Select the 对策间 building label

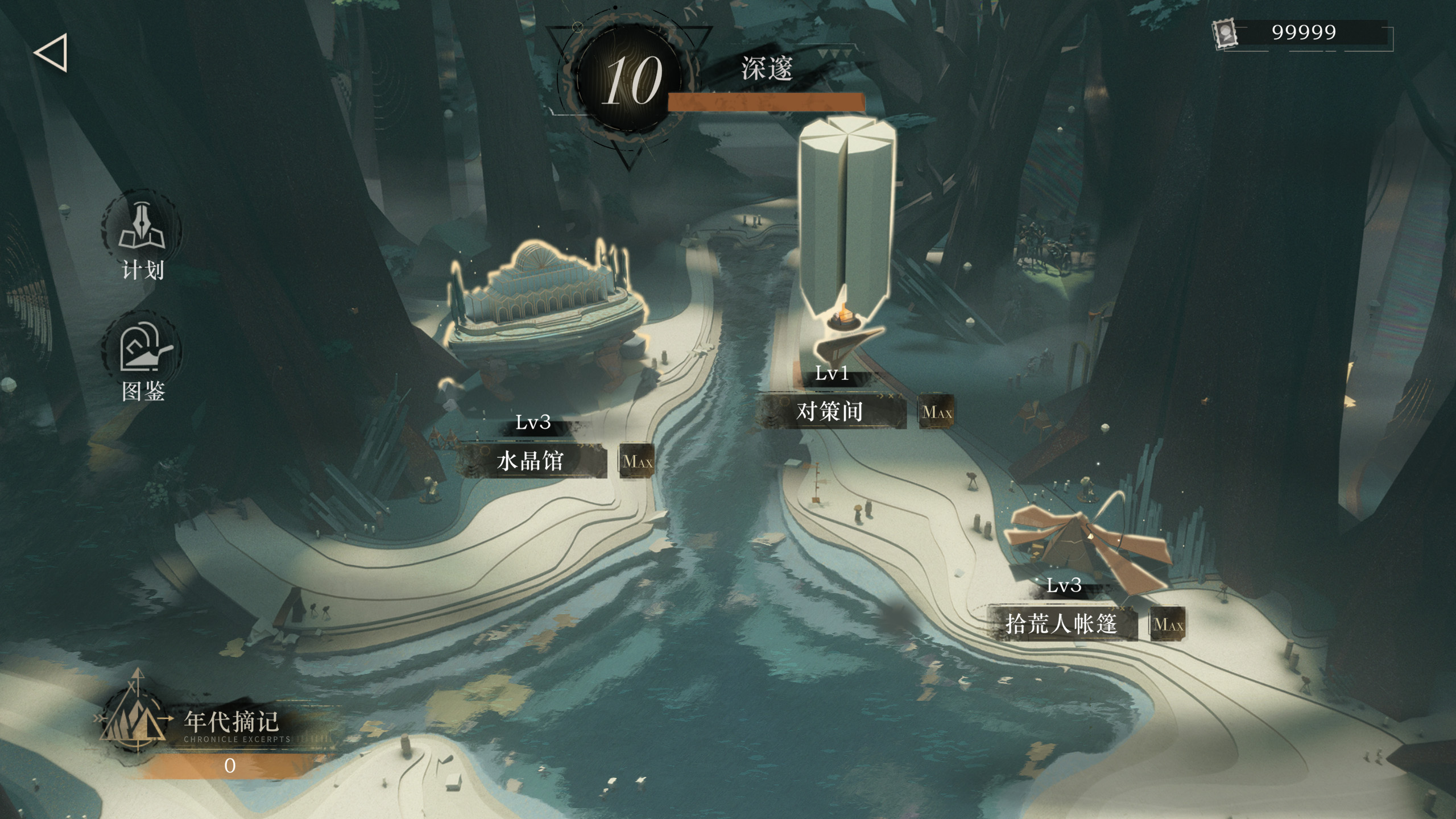[x=830, y=411]
